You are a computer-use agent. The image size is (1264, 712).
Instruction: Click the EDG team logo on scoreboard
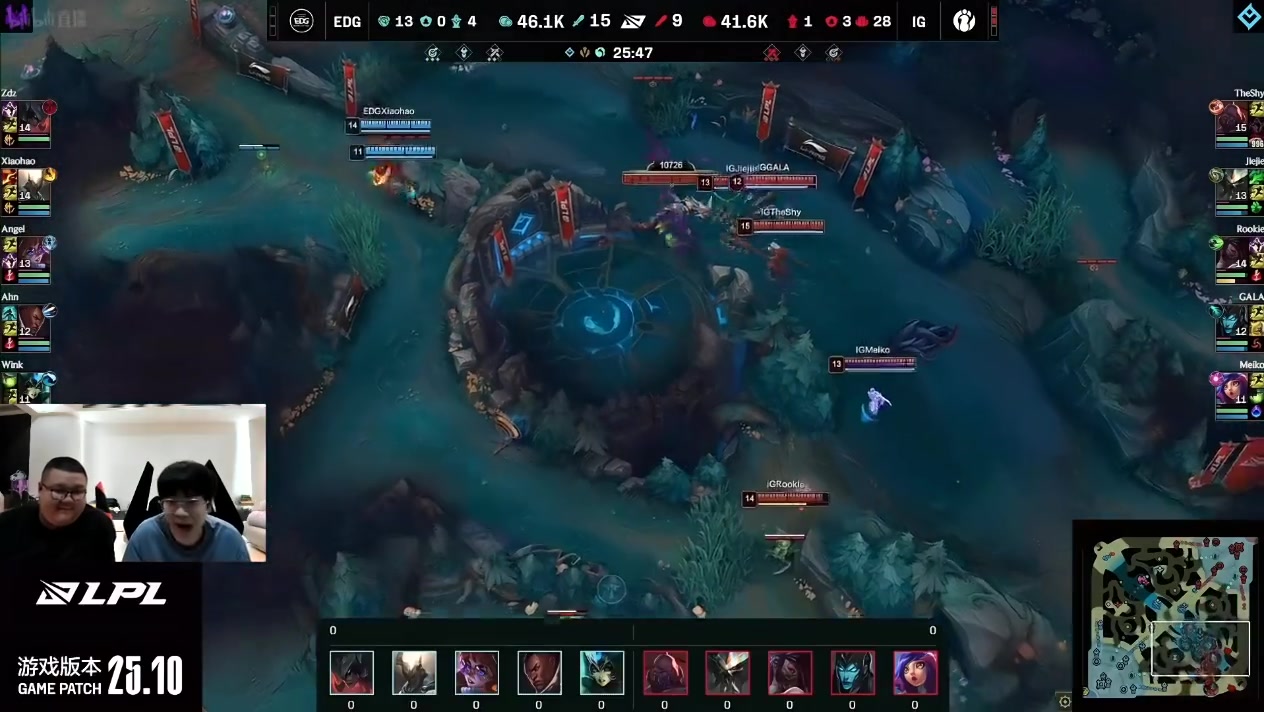pyautogui.click(x=302, y=21)
